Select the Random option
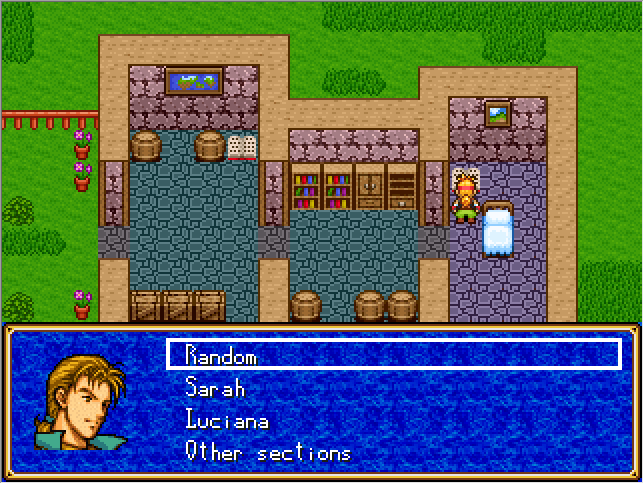The height and width of the screenshot is (484, 644). 221,356
